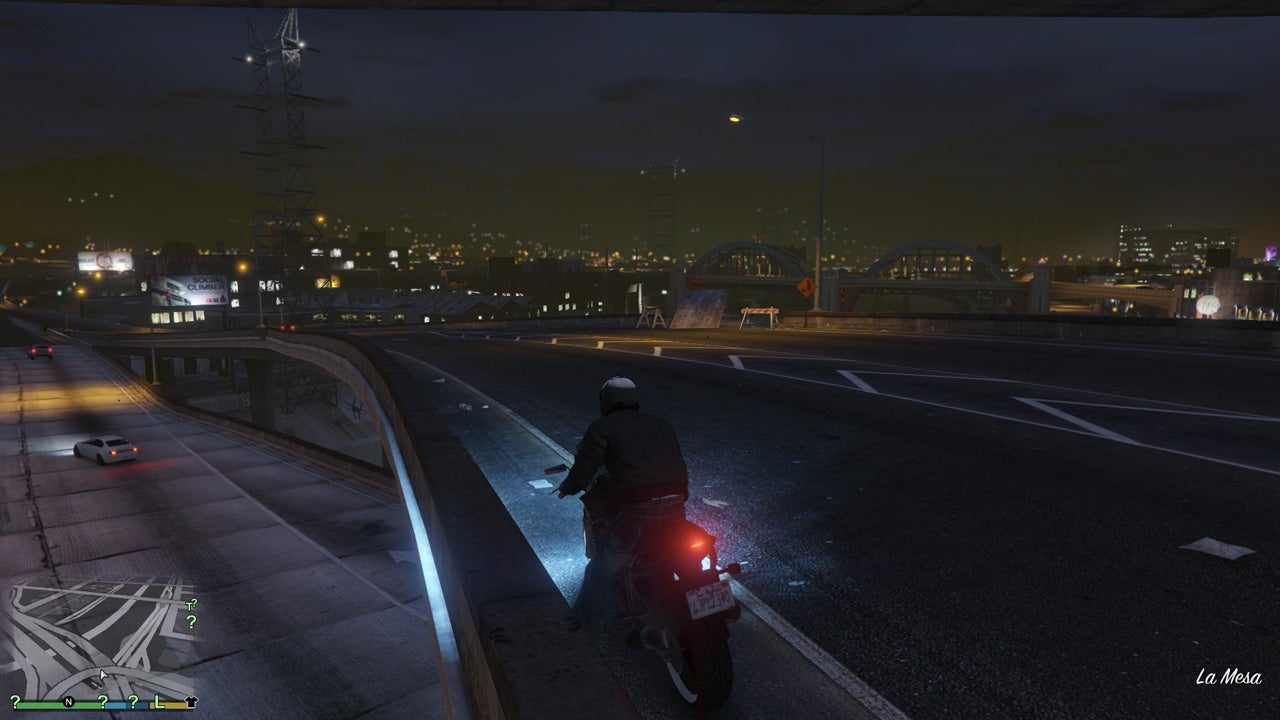This screenshot has height=720, width=1280.
Task: Click the question mark above the blue armor bar
Action: pos(103,702)
